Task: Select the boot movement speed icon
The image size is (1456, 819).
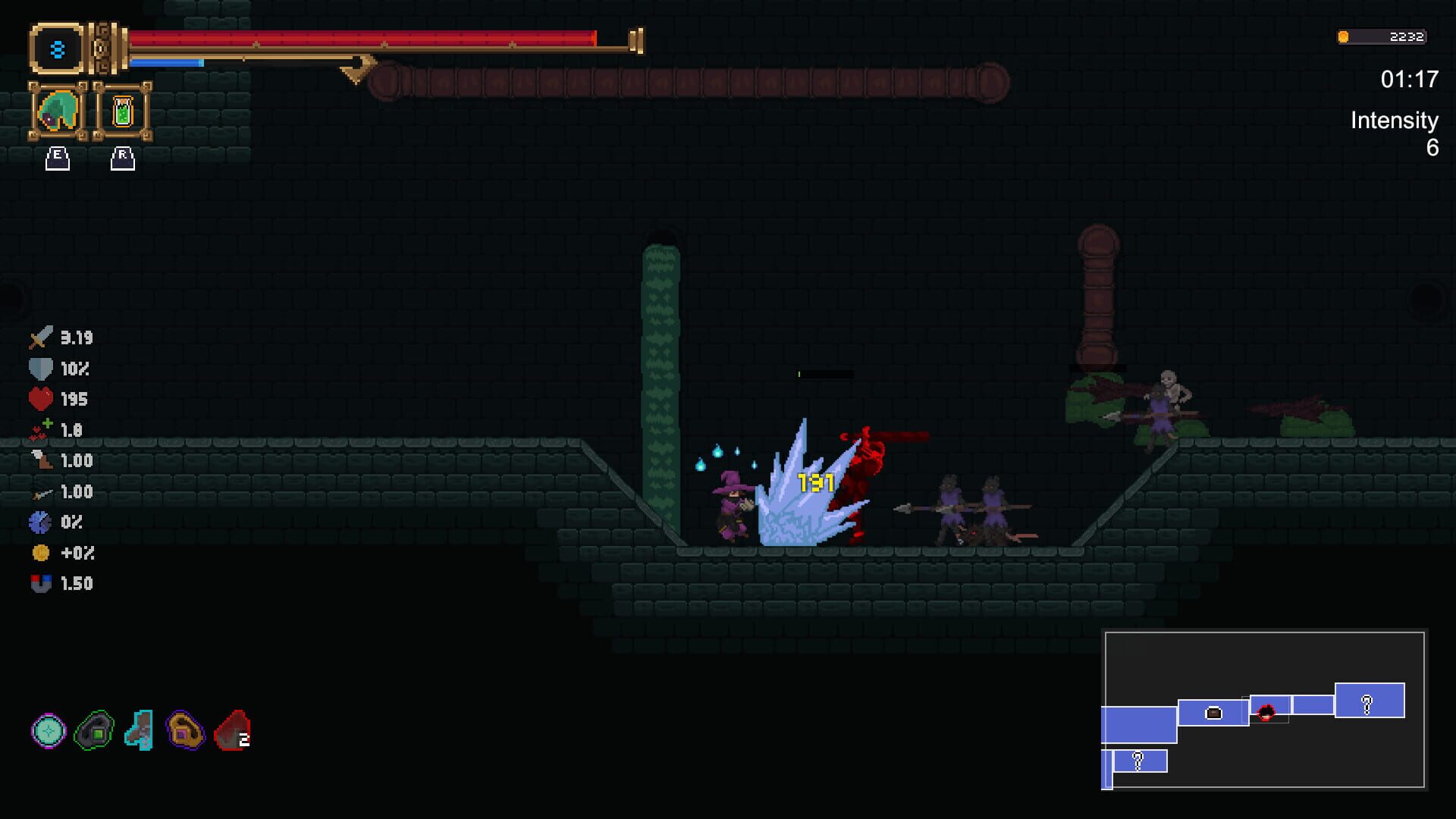Action: (x=42, y=460)
